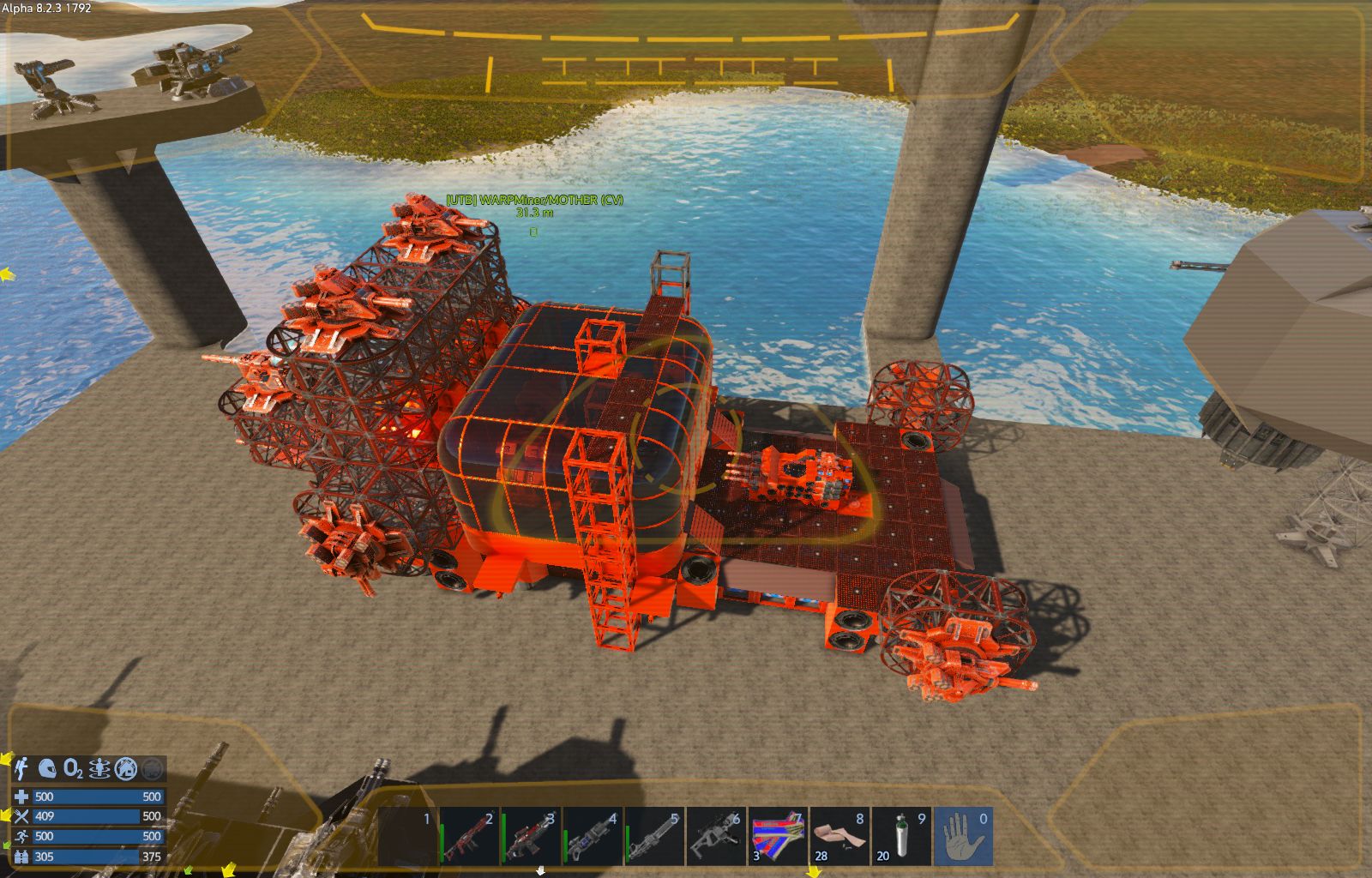Toggle the jetpack status icon
This screenshot has height=878, width=1372.
[x=21, y=768]
